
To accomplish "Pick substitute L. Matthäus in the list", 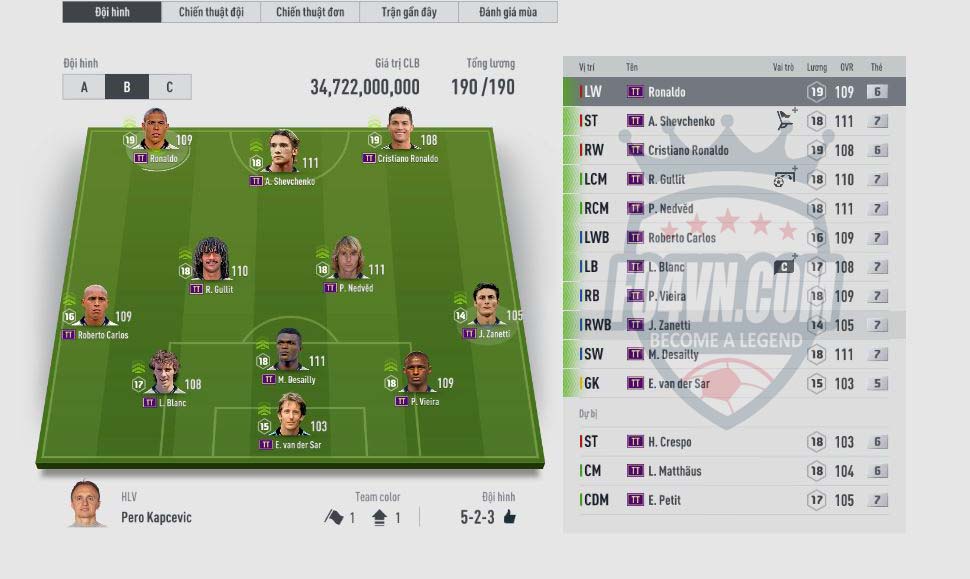I will [733, 471].
